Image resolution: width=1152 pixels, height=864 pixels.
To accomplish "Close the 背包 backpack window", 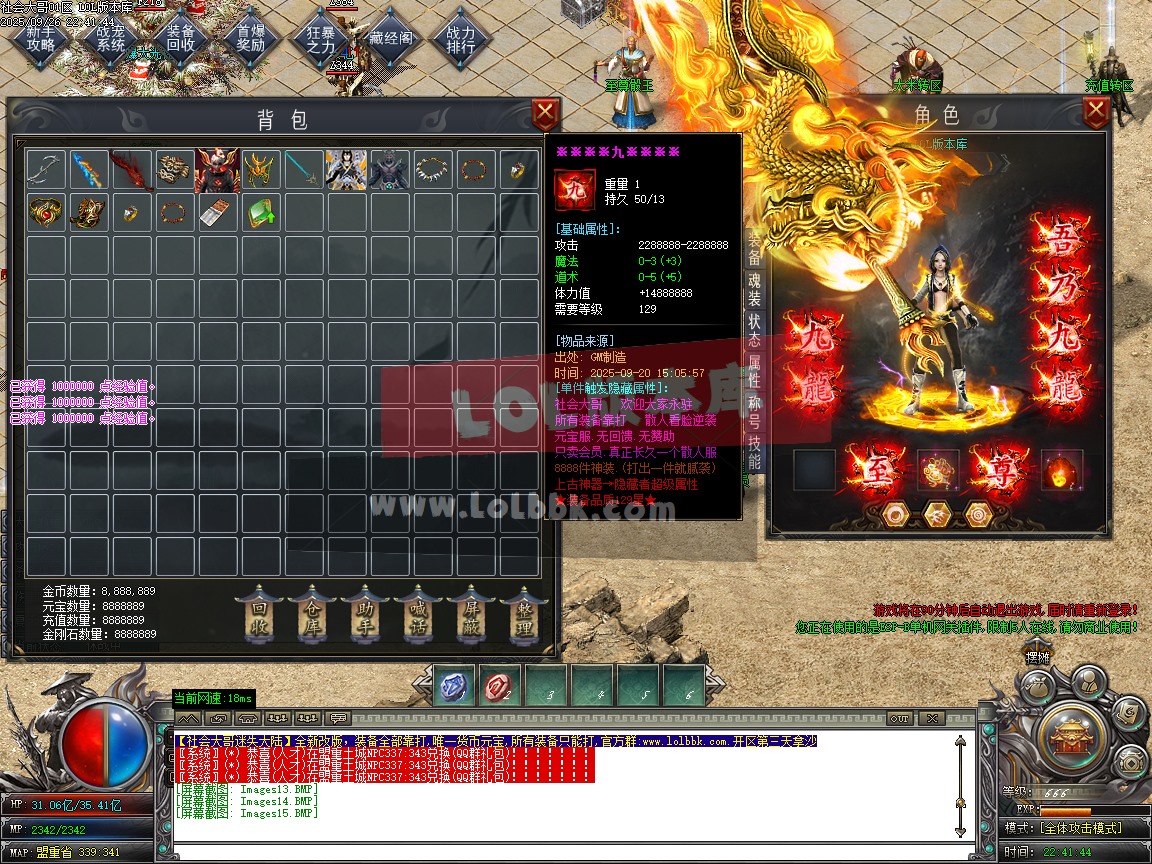I will click(545, 112).
